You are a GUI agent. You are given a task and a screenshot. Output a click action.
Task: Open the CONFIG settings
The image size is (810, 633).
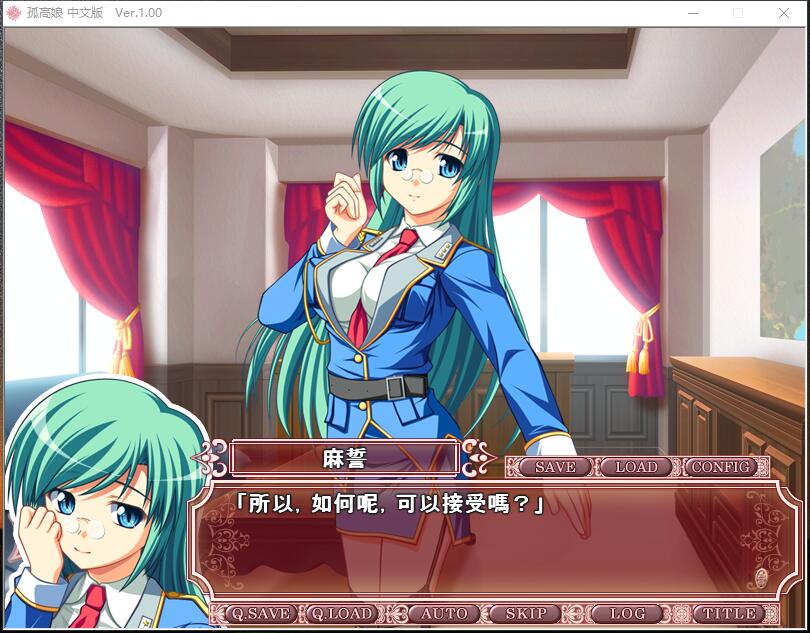(721, 467)
